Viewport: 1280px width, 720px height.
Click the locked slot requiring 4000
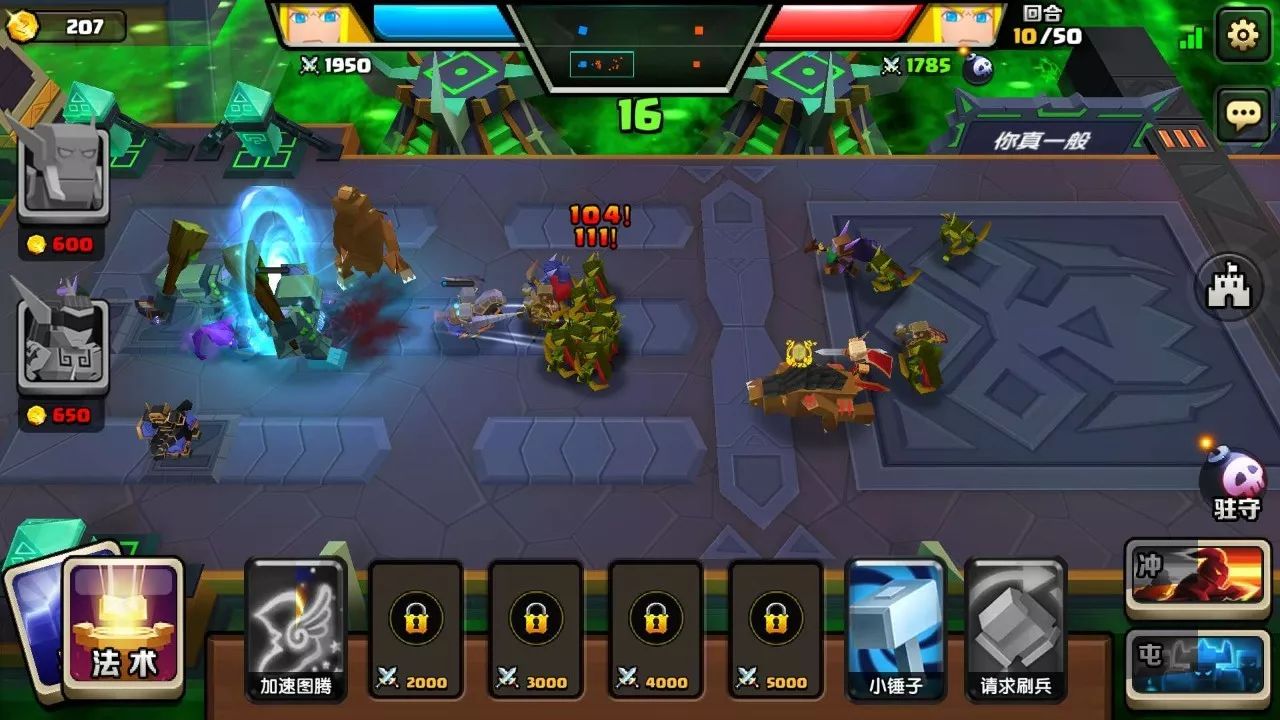pos(656,628)
